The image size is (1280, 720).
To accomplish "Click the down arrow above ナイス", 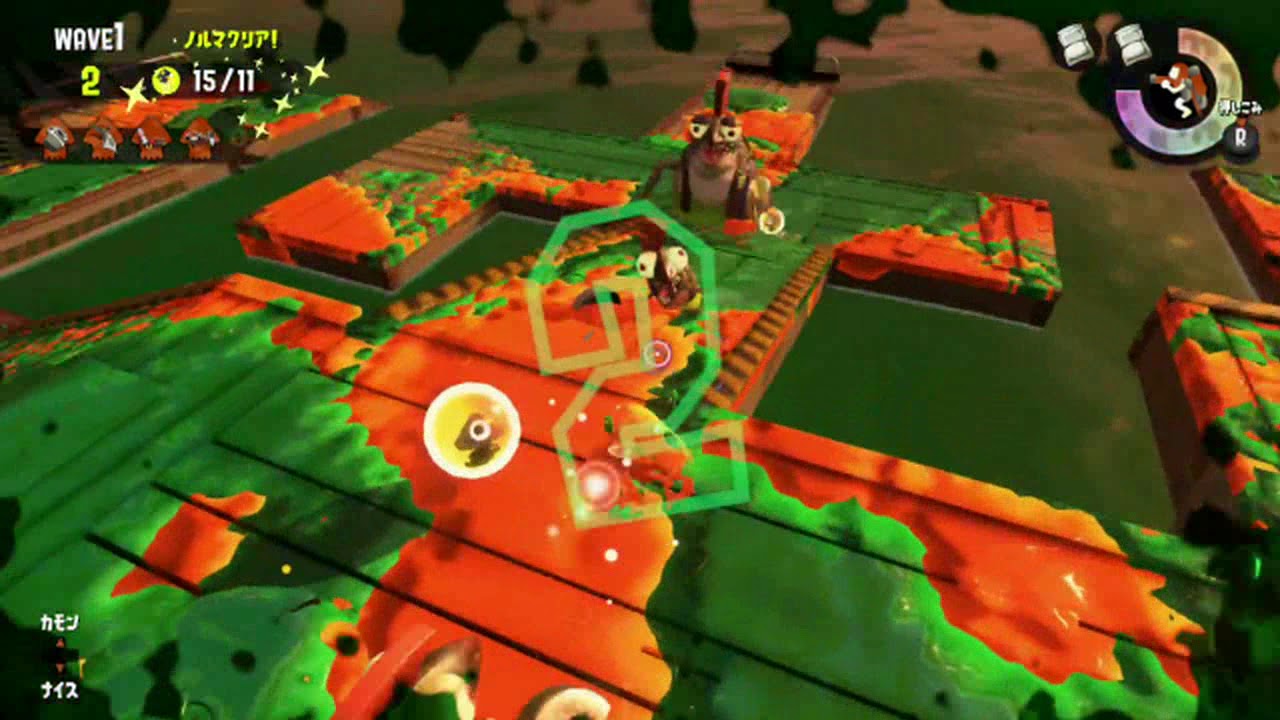I will [x=60, y=665].
